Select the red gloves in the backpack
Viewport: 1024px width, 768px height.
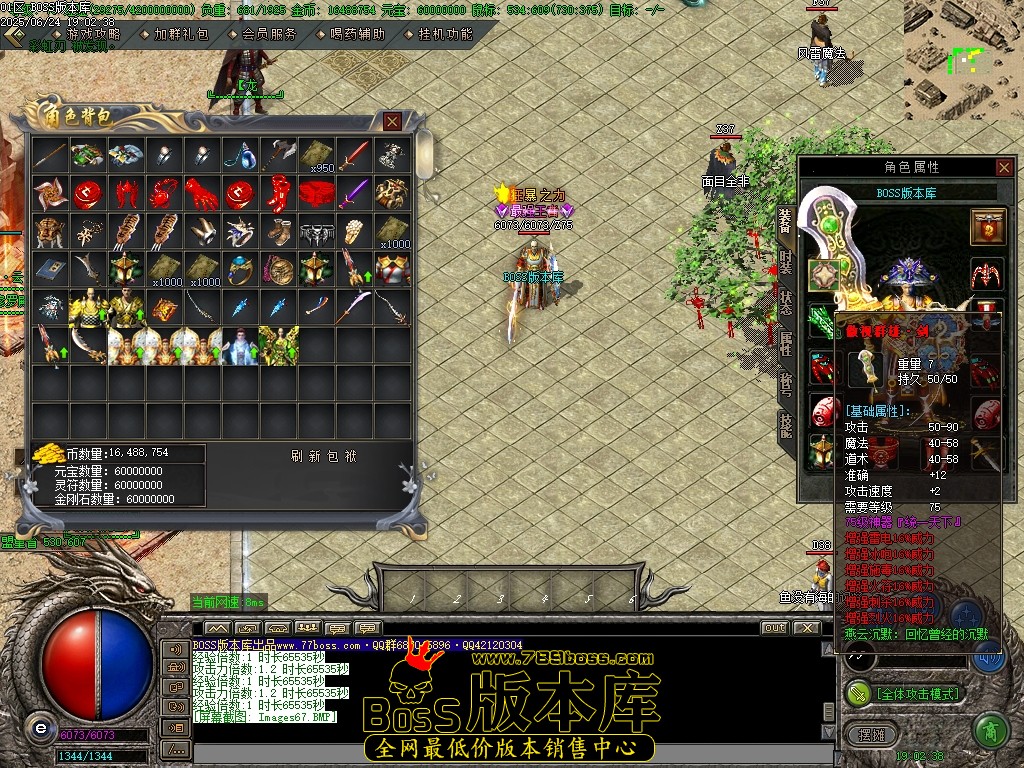click(x=202, y=193)
